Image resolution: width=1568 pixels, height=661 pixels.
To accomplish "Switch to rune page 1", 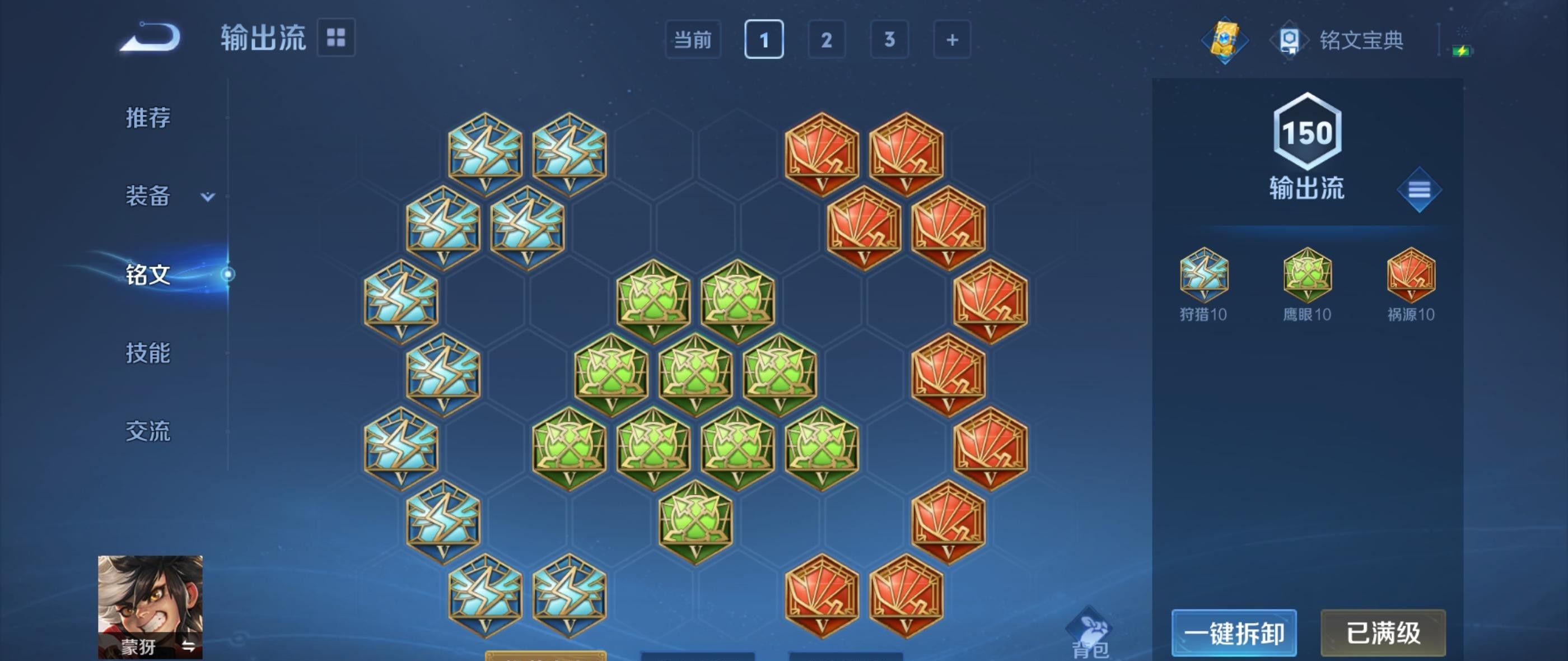I will (764, 40).
